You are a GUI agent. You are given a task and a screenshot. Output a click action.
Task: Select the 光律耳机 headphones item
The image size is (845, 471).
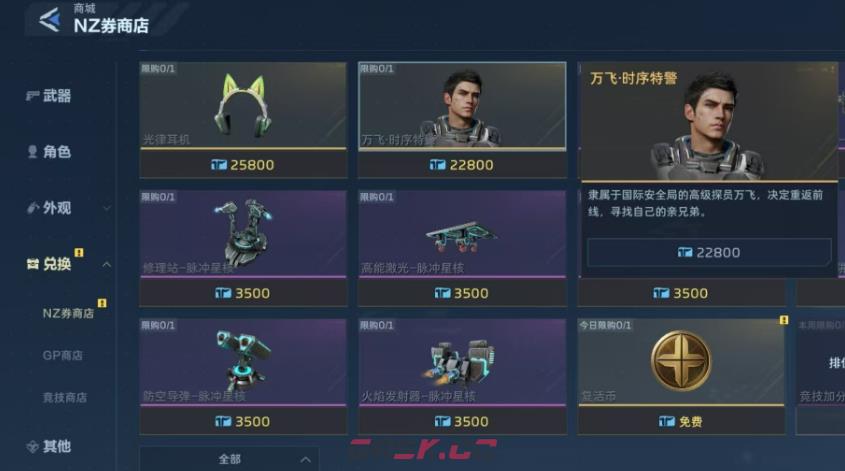point(243,107)
